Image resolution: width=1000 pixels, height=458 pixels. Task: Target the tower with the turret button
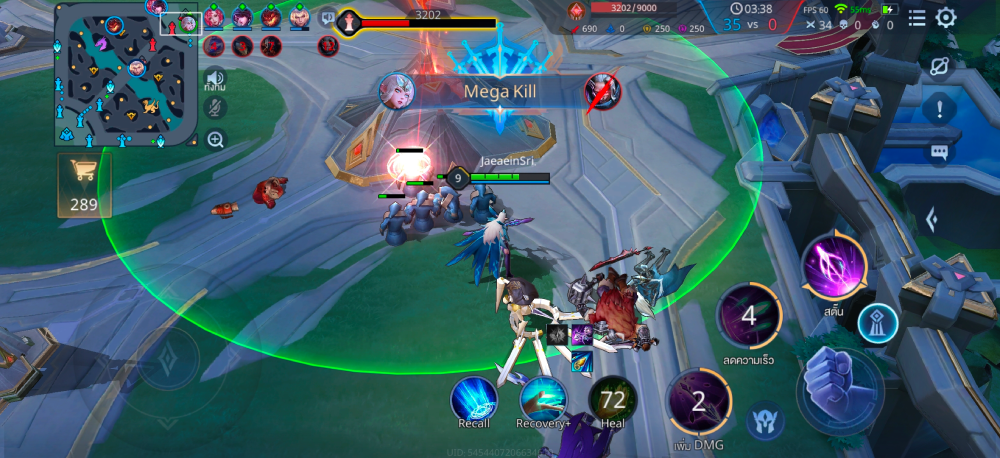pos(877,323)
